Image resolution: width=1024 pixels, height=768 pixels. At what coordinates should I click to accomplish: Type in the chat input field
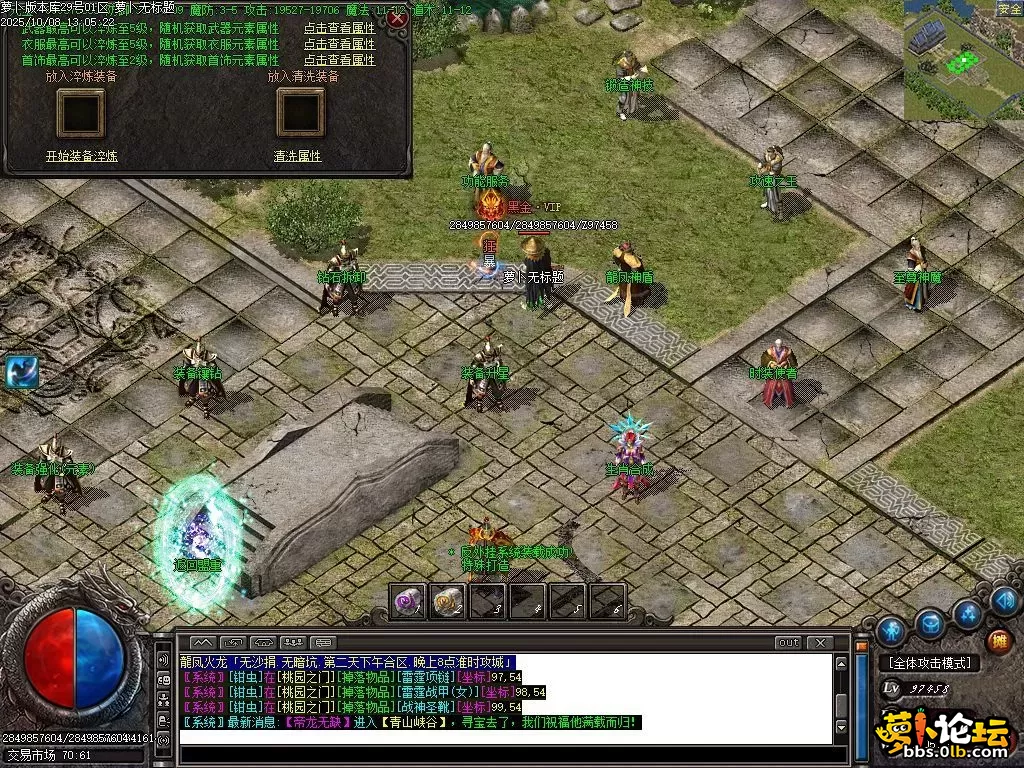[500, 738]
